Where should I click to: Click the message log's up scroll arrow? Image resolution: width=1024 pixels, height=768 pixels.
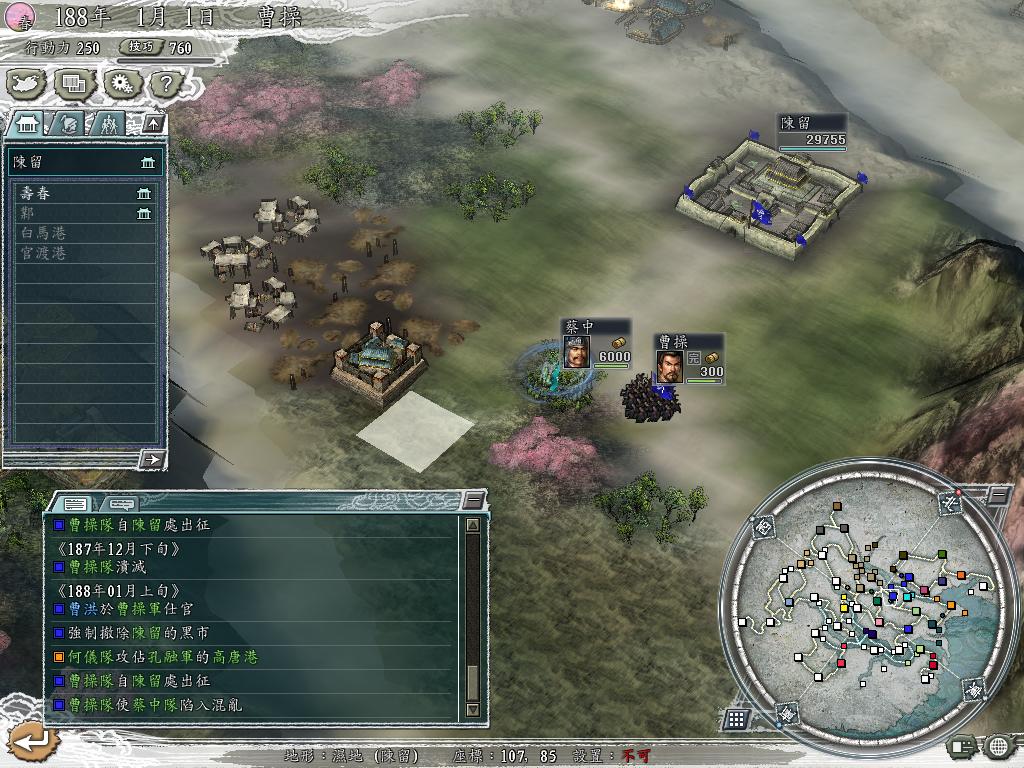(473, 524)
